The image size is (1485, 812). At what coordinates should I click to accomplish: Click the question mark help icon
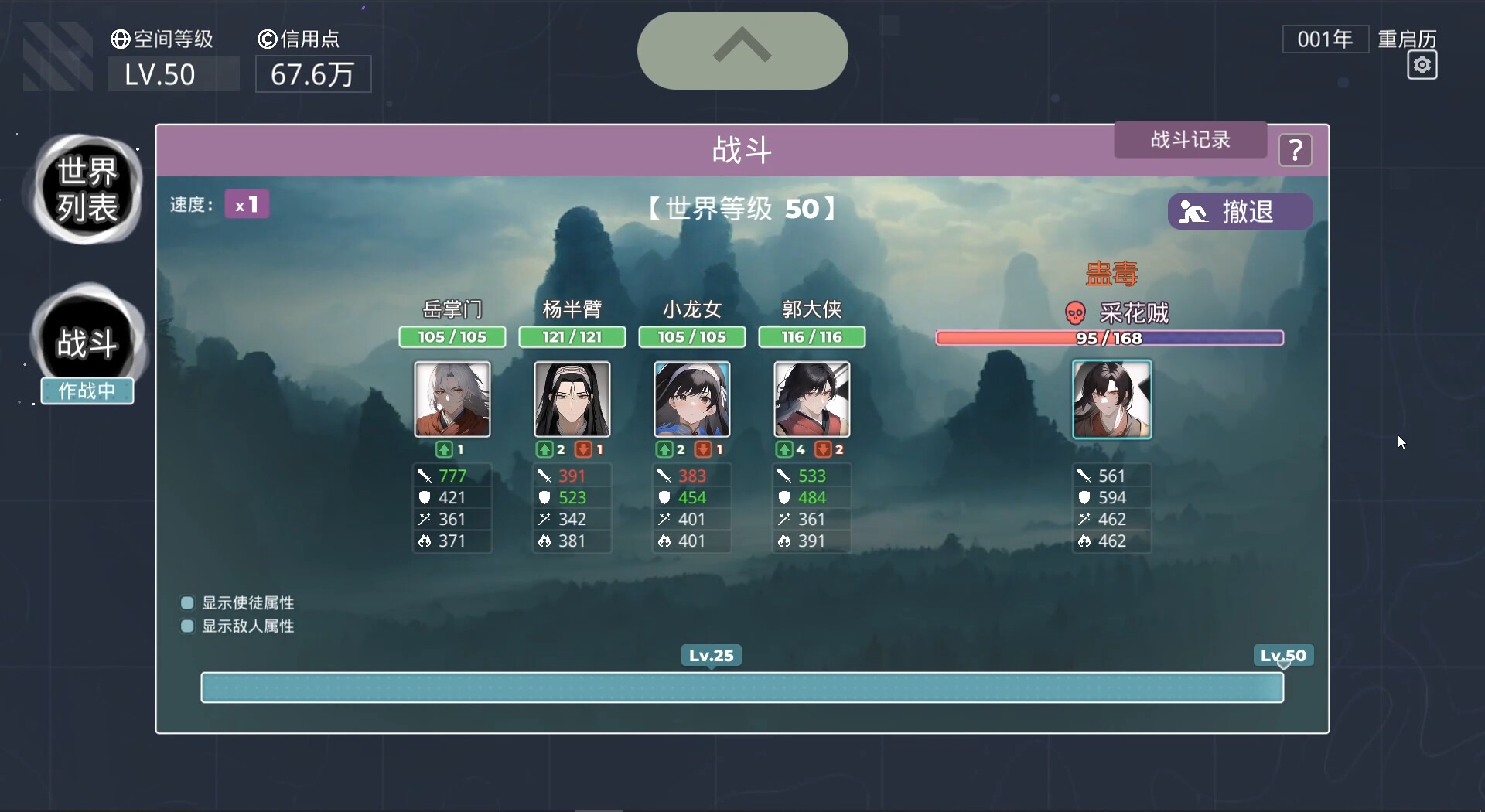click(x=1296, y=150)
